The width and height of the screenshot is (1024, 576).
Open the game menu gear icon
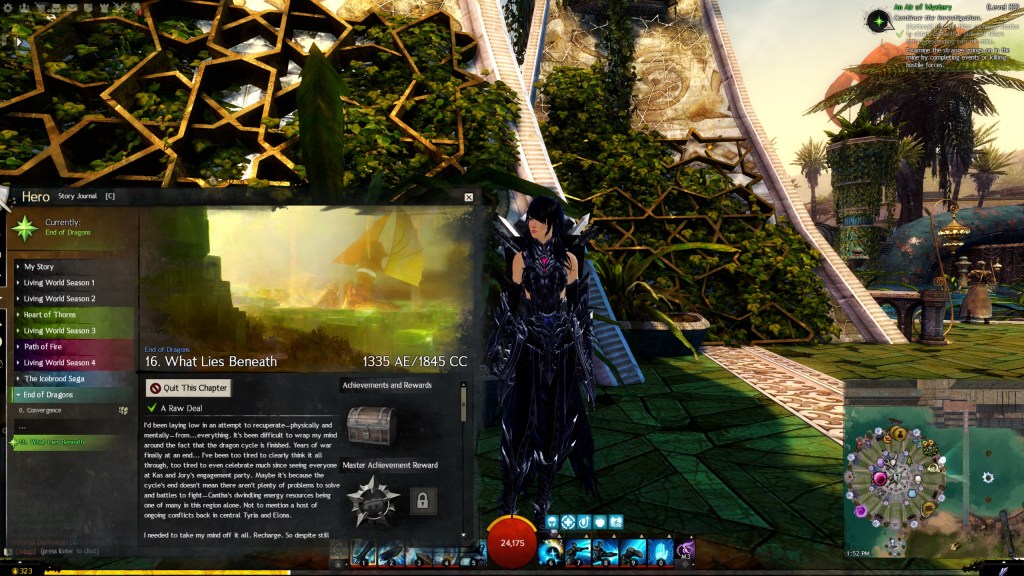click(x=9, y=6)
